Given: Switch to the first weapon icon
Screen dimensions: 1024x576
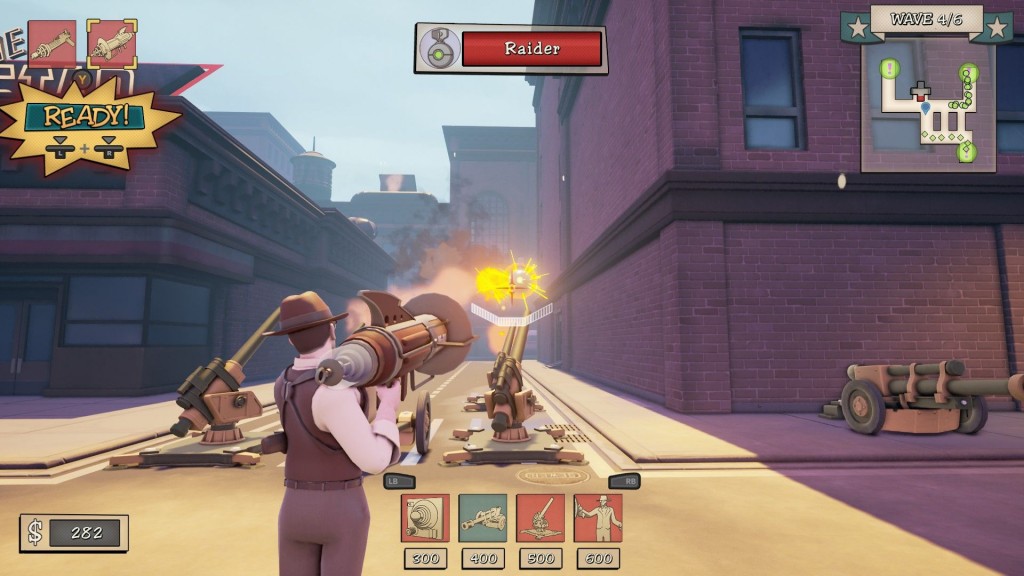Looking at the screenshot, I should [53, 43].
